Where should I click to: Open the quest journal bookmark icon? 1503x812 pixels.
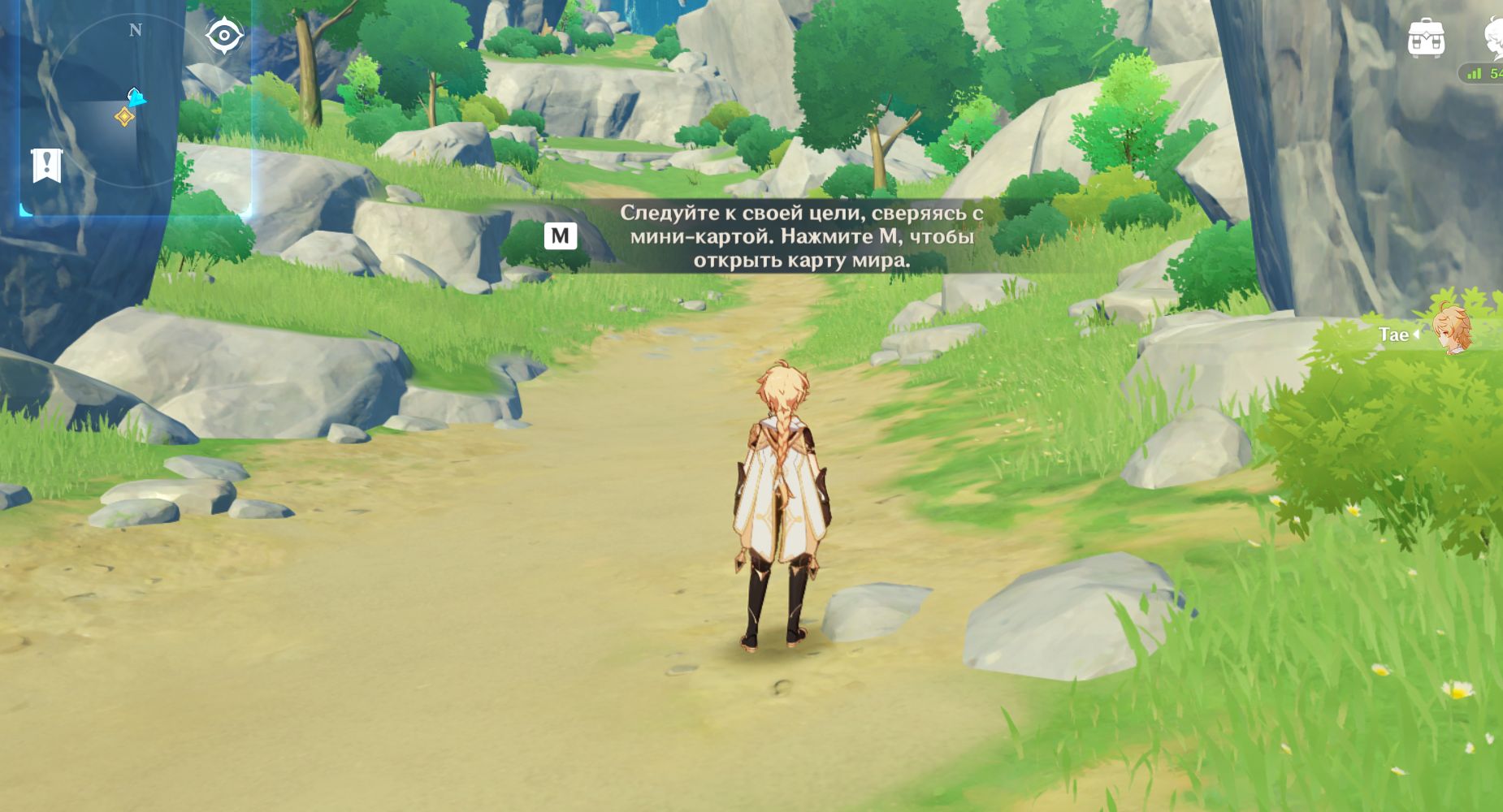46,166
